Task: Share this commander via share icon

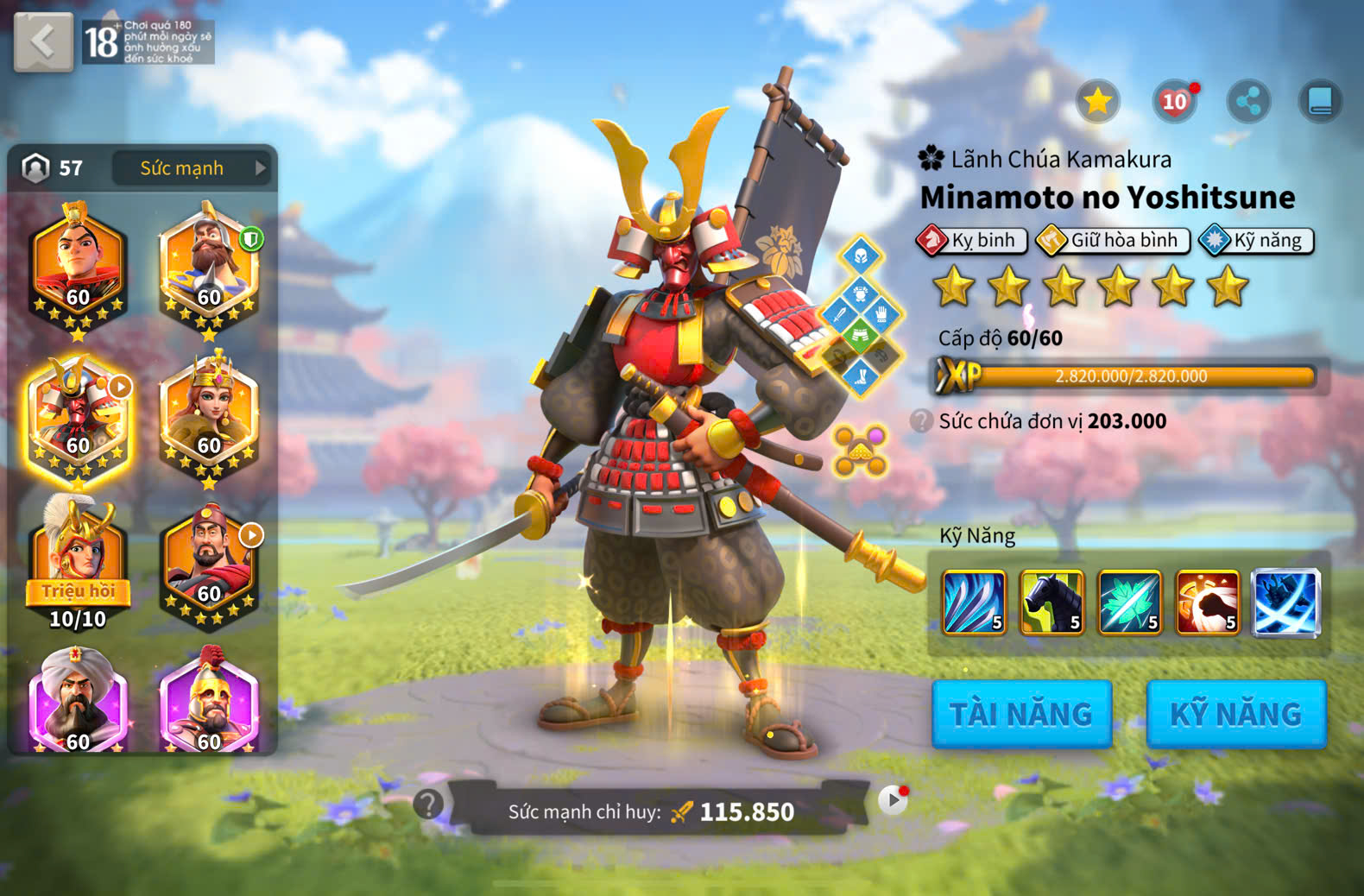Action: 1248,102
